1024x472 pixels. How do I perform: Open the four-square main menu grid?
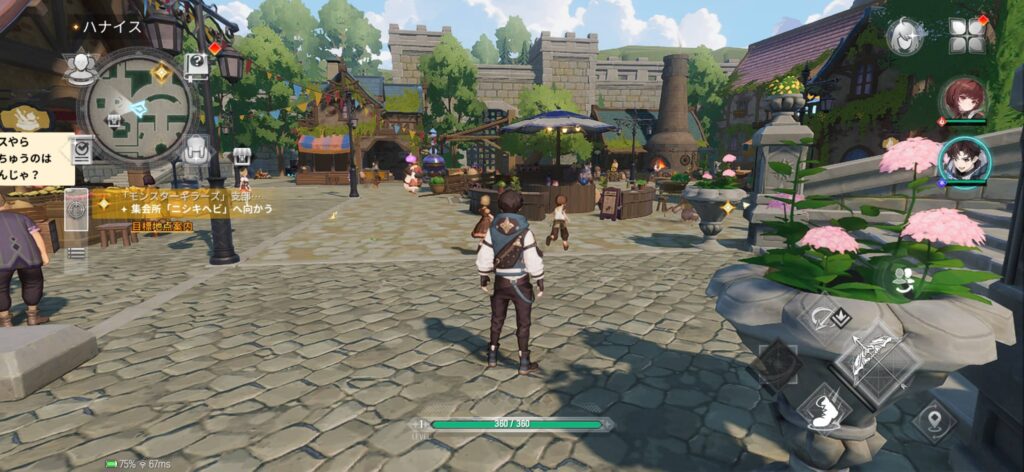click(966, 36)
